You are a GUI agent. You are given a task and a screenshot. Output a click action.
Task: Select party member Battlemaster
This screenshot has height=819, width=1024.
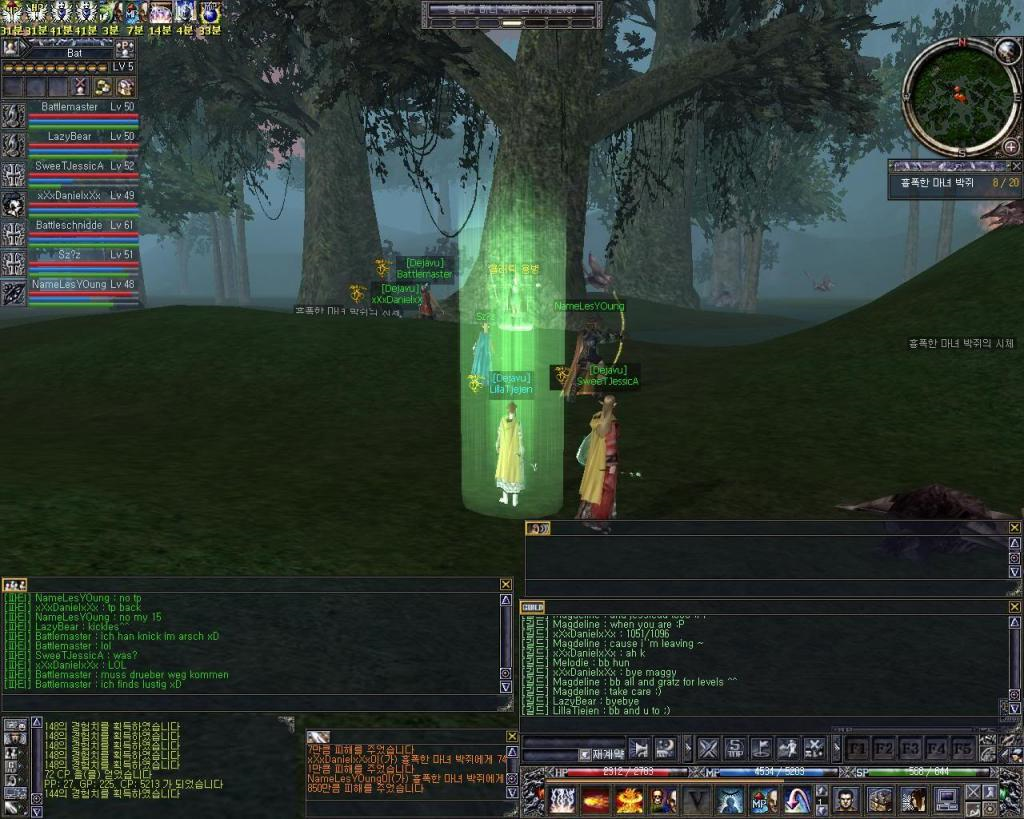point(70,107)
